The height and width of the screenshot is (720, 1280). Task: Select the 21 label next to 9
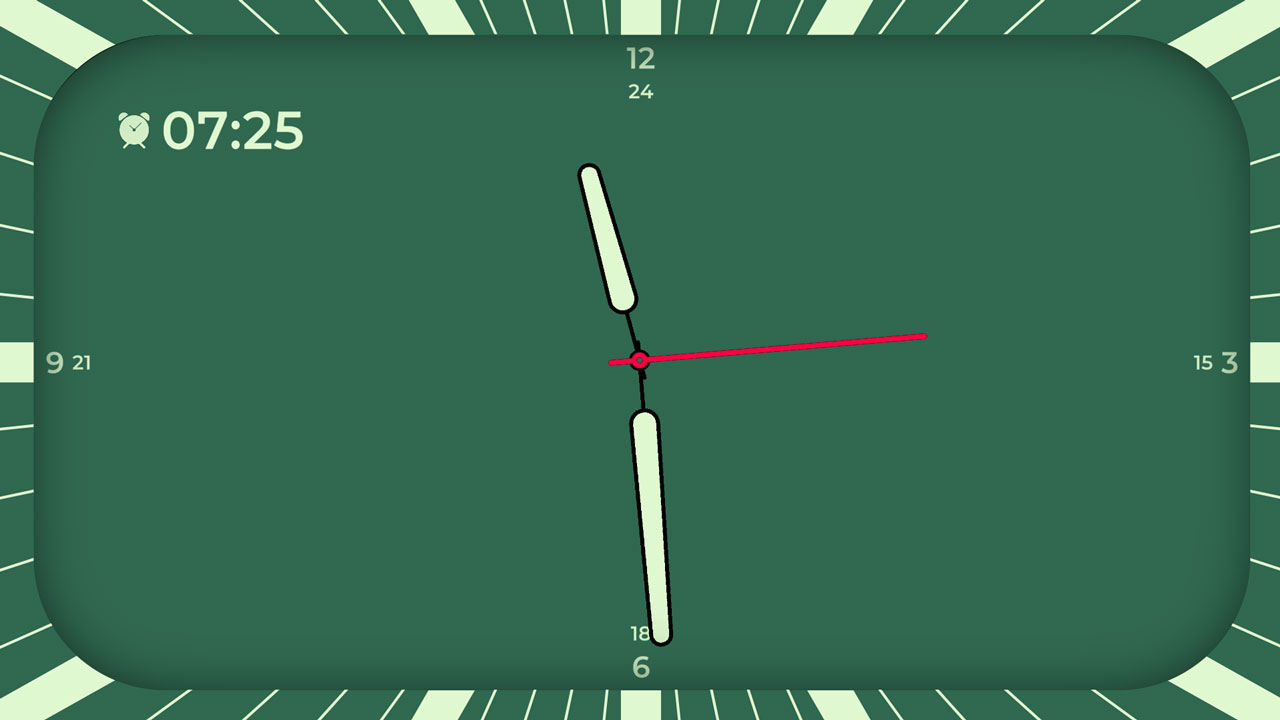(x=82, y=363)
